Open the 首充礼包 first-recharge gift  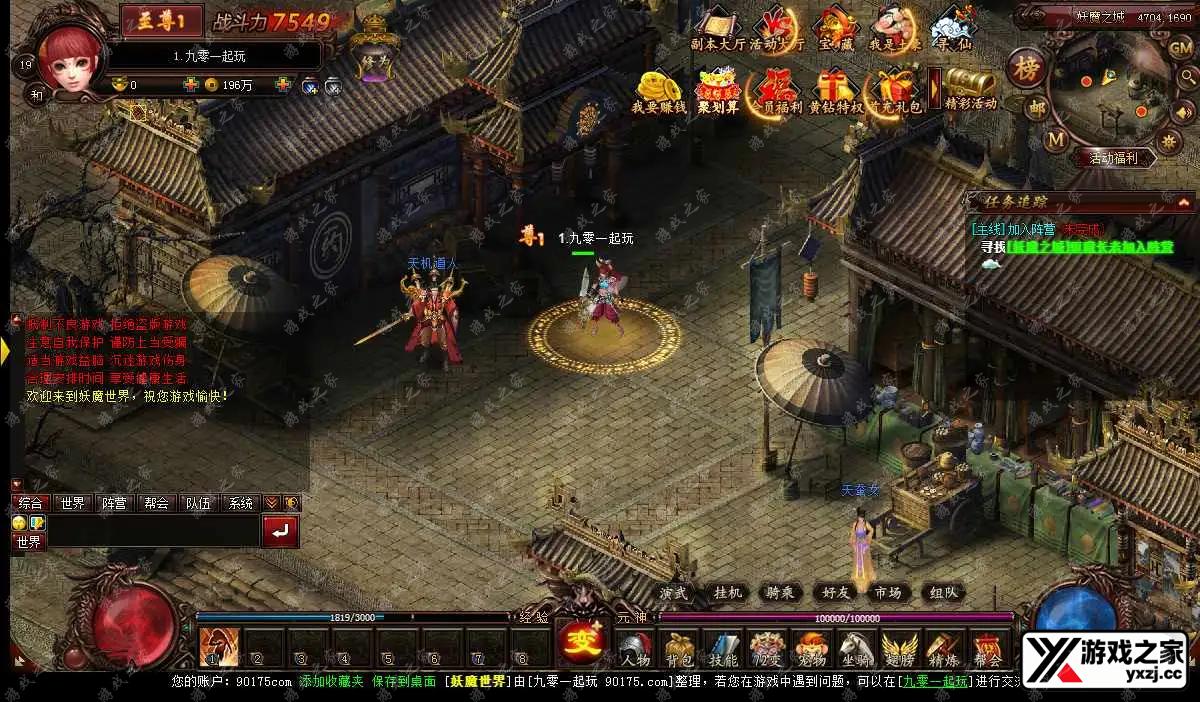(x=893, y=90)
